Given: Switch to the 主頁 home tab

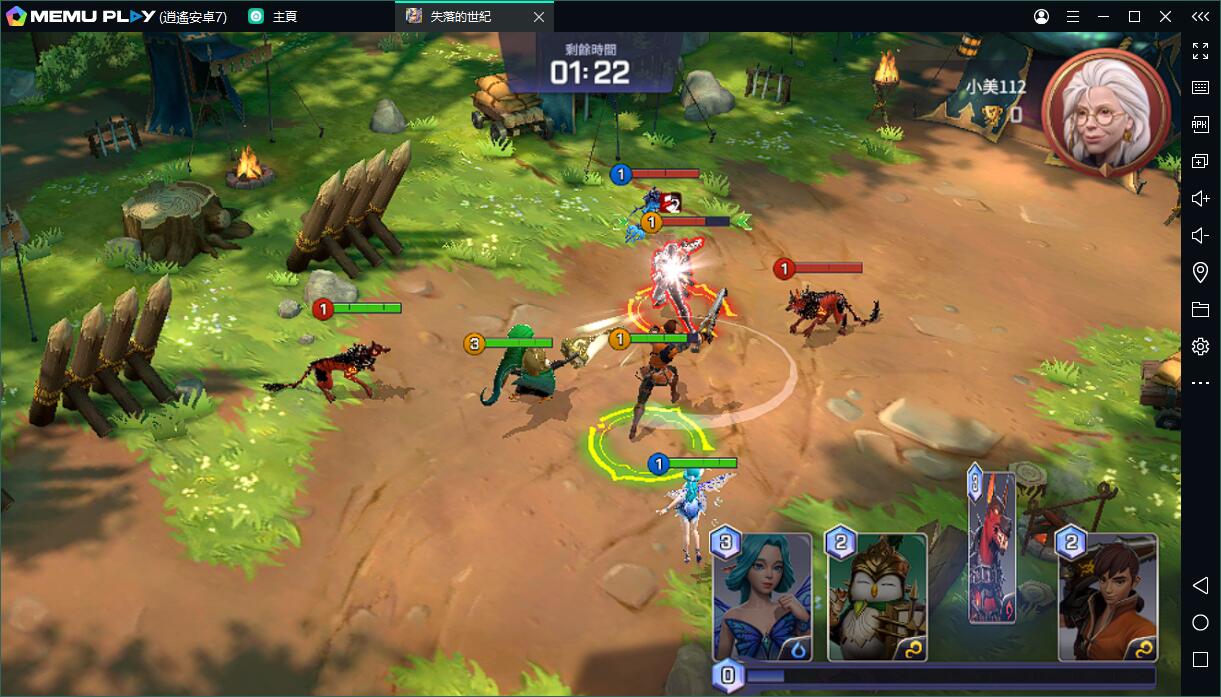Looking at the screenshot, I should pyautogui.click(x=284, y=17).
